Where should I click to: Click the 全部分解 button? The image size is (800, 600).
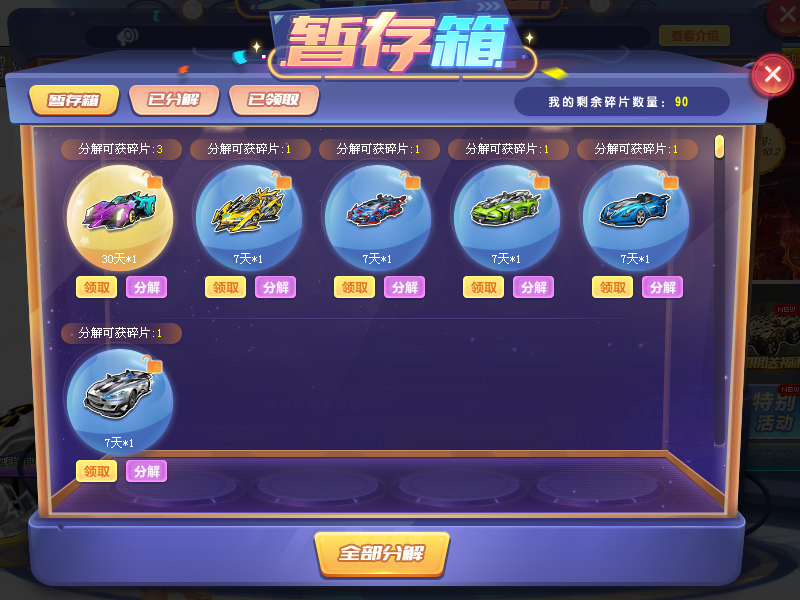[381, 553]
